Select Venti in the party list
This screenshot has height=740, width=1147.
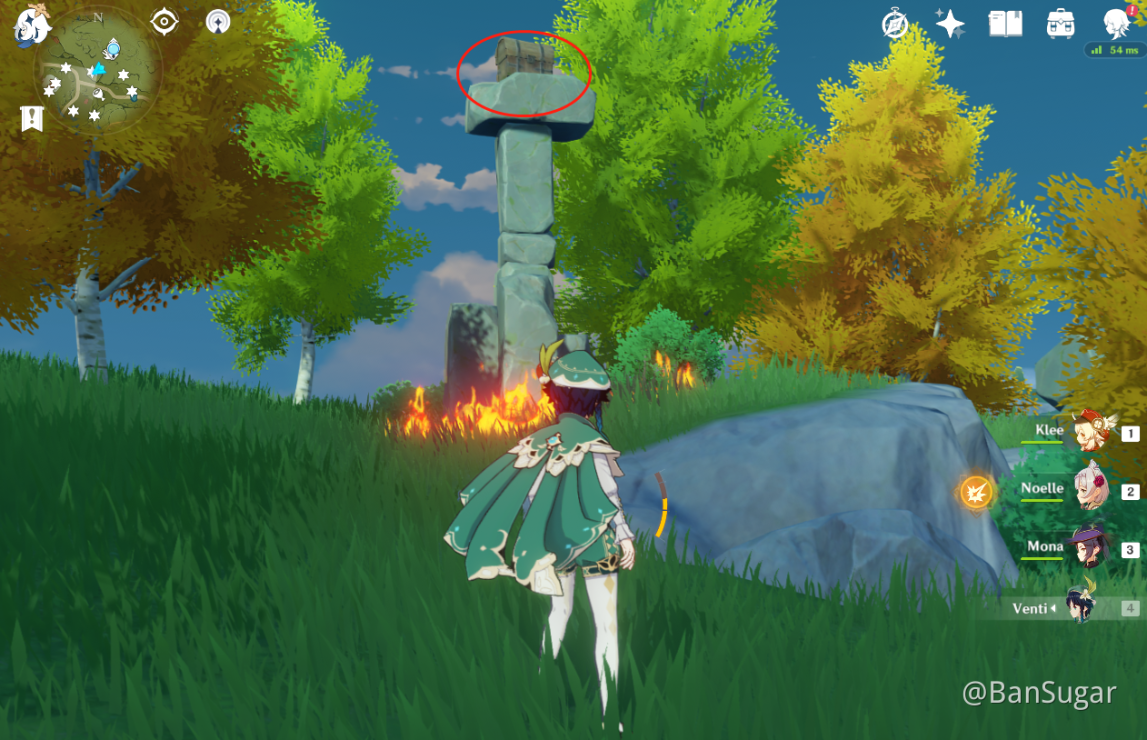coord(1081,607)
